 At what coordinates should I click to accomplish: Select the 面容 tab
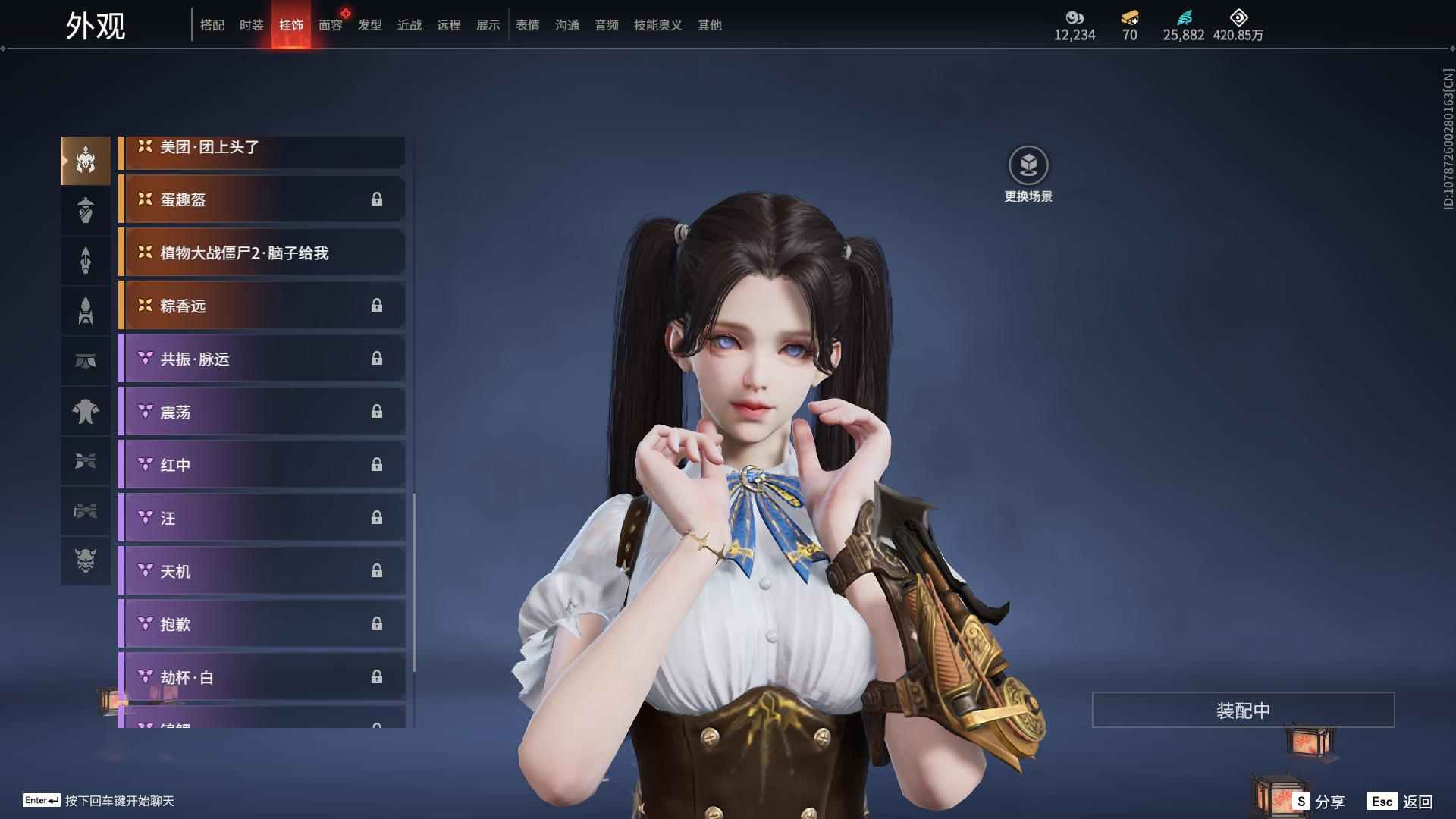(331, 25)
